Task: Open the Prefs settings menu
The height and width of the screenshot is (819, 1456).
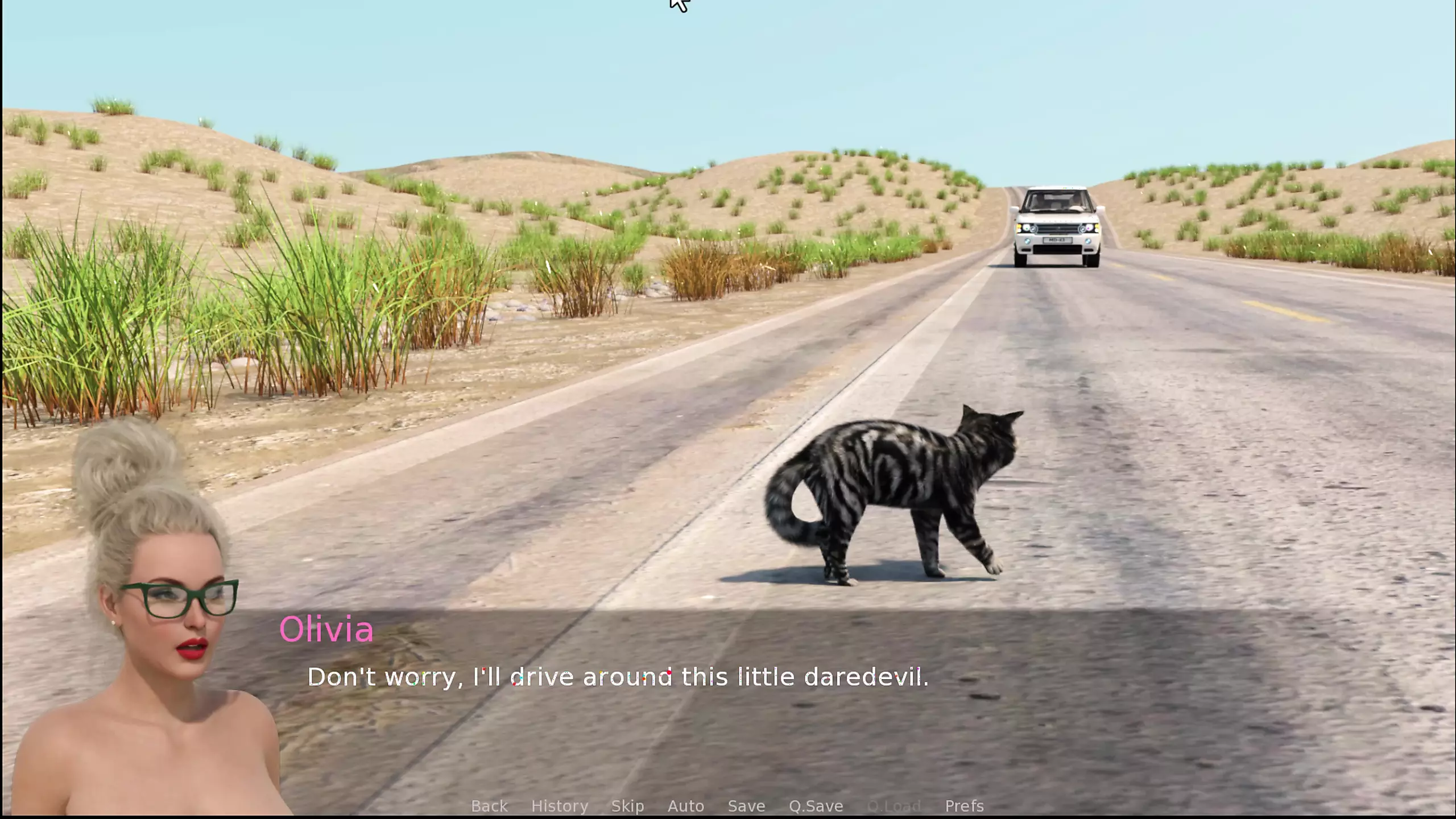Action: pos(964,806)
